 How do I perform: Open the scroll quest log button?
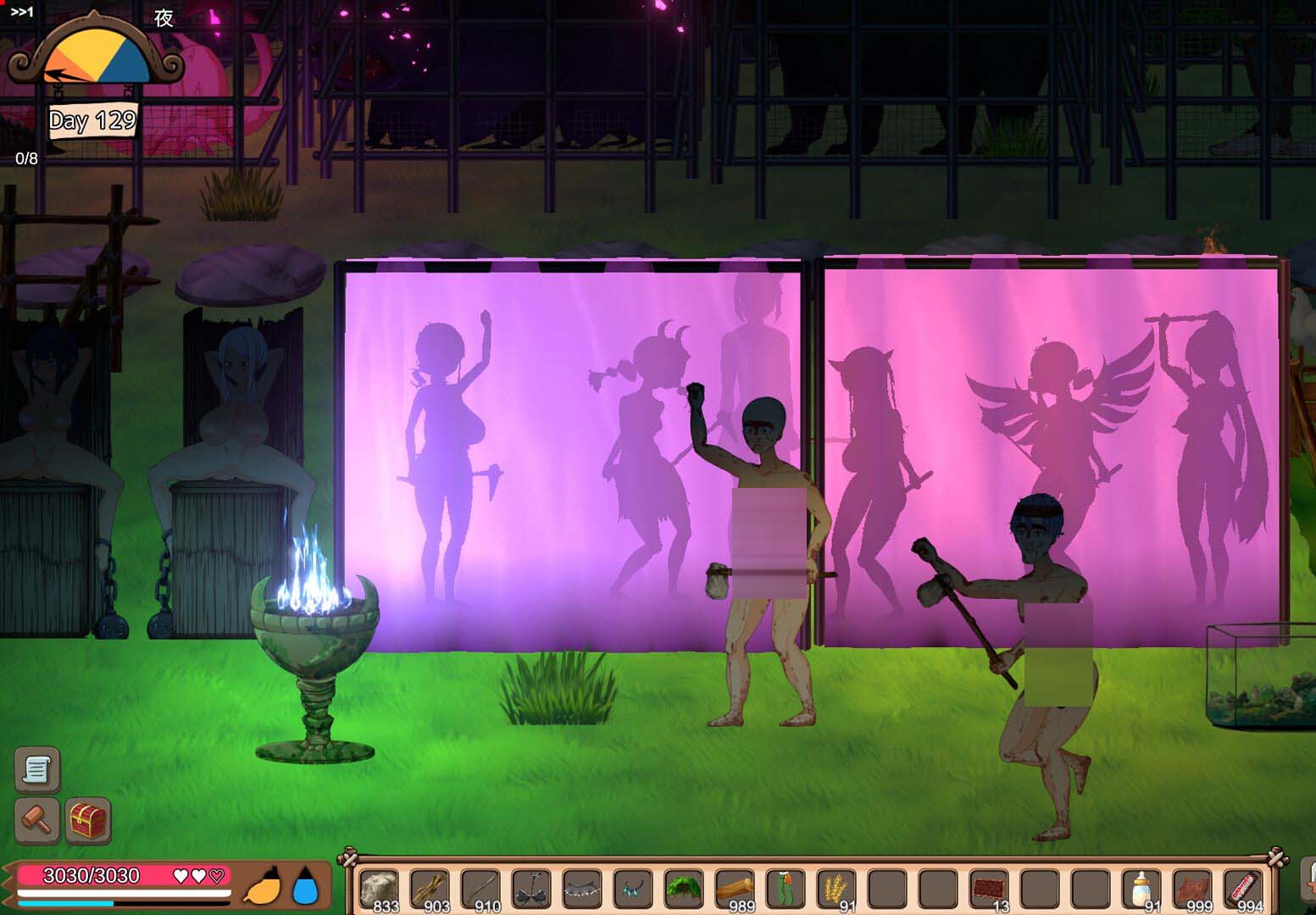(x=36, y=768)
